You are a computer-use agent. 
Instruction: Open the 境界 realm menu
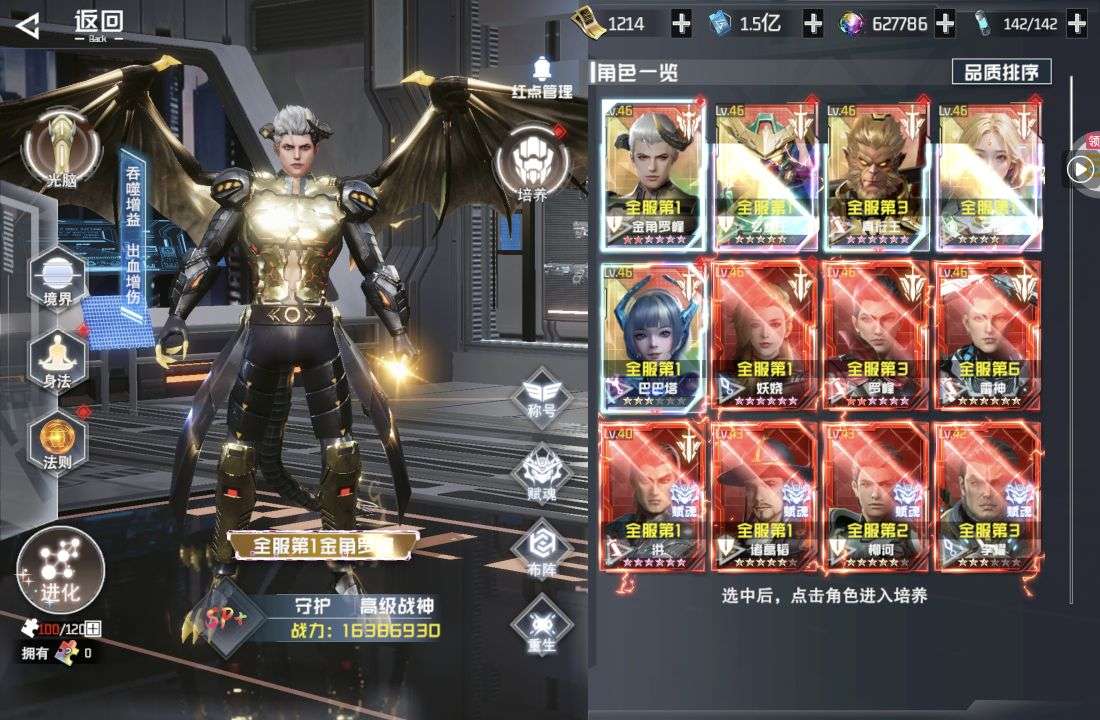(57, 277)
